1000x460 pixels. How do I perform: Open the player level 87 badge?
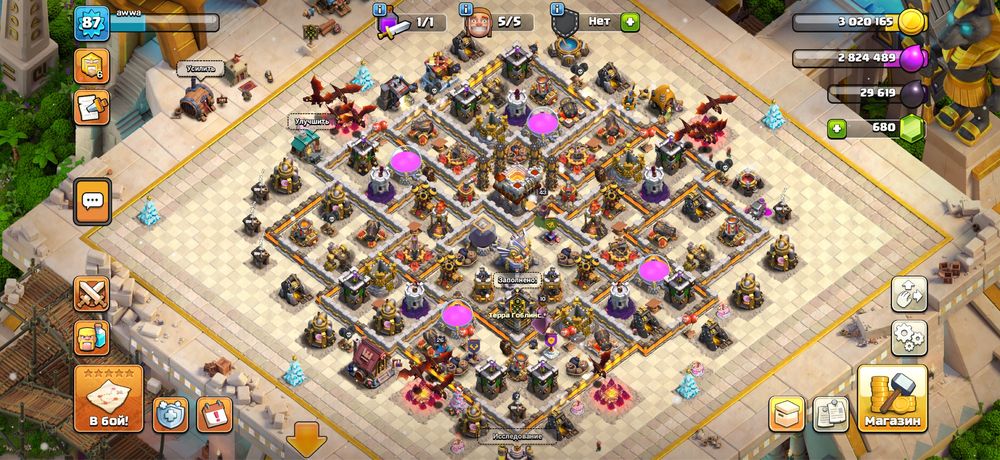pyautogui.click(x=90, y=23)
